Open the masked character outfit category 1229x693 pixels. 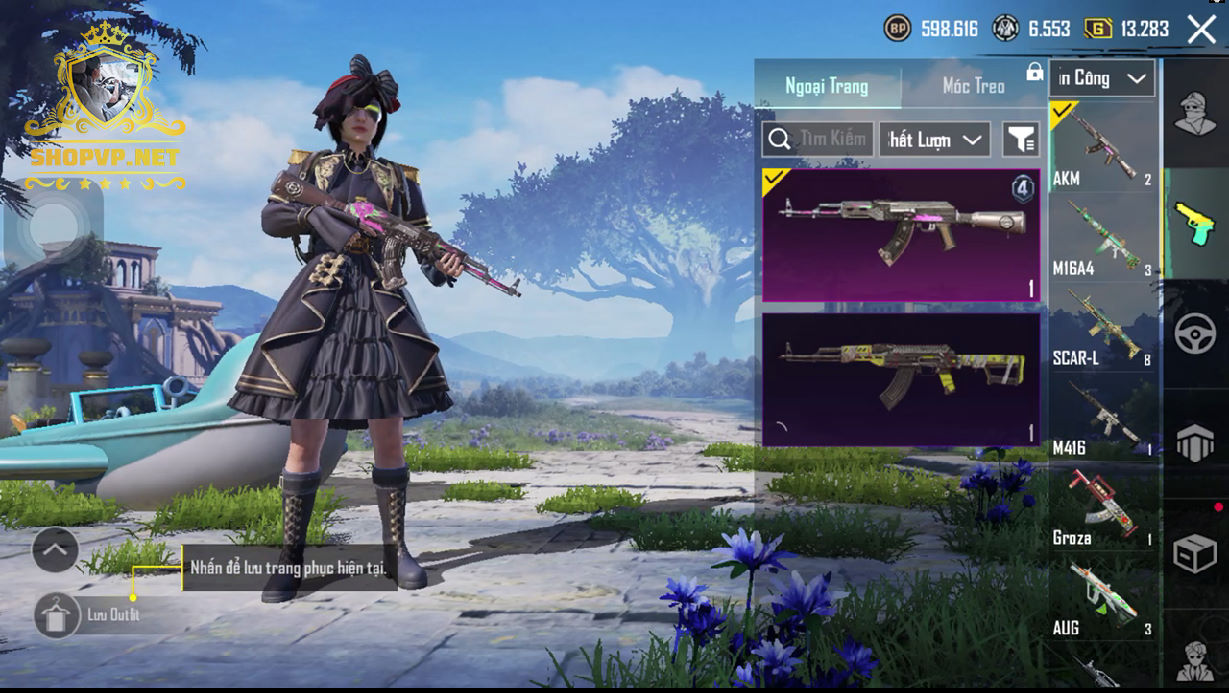pyautogui.click(x=1194, y=112)
